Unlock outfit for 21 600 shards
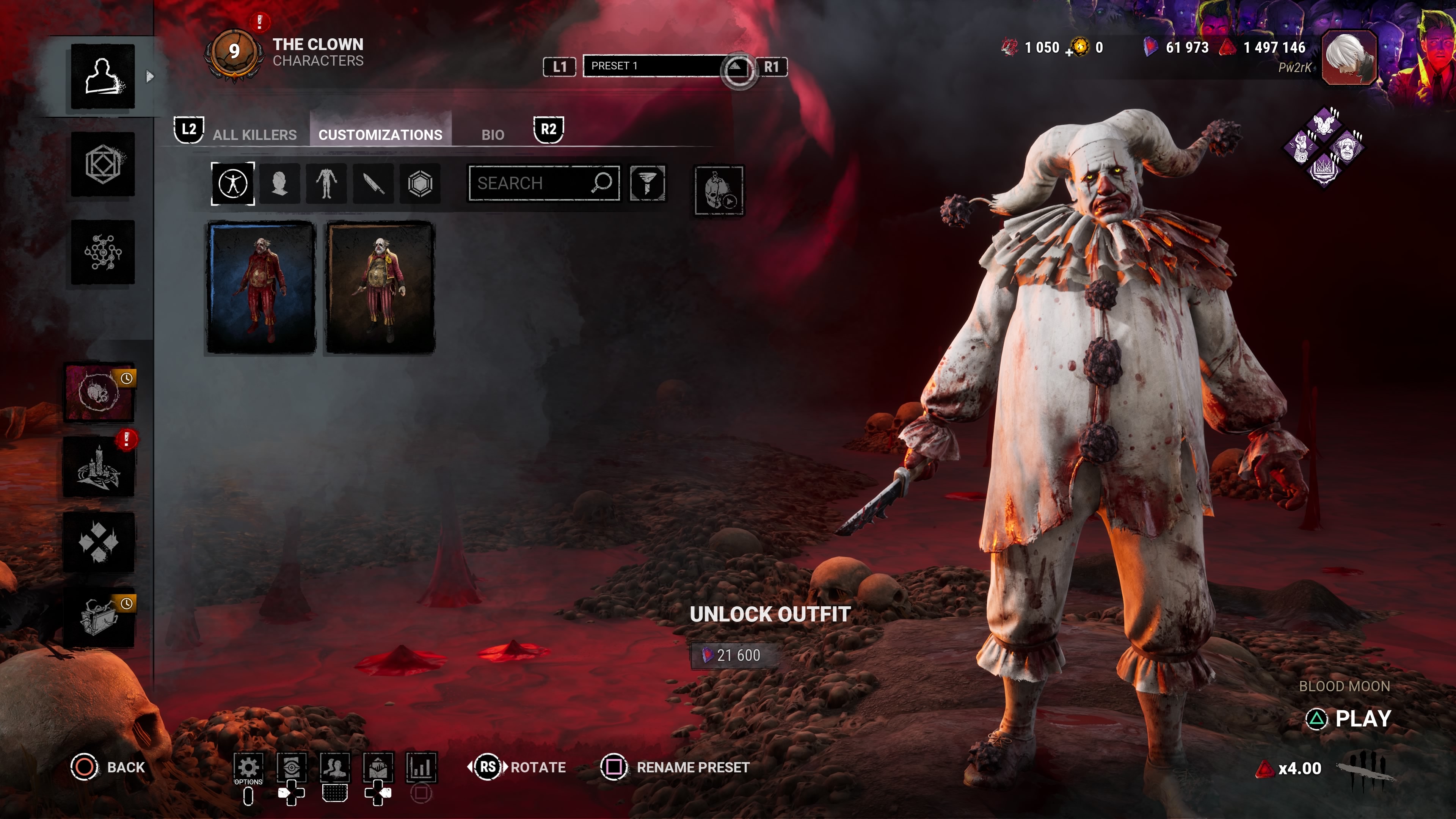1456x819 pixels. coord(734,655)
